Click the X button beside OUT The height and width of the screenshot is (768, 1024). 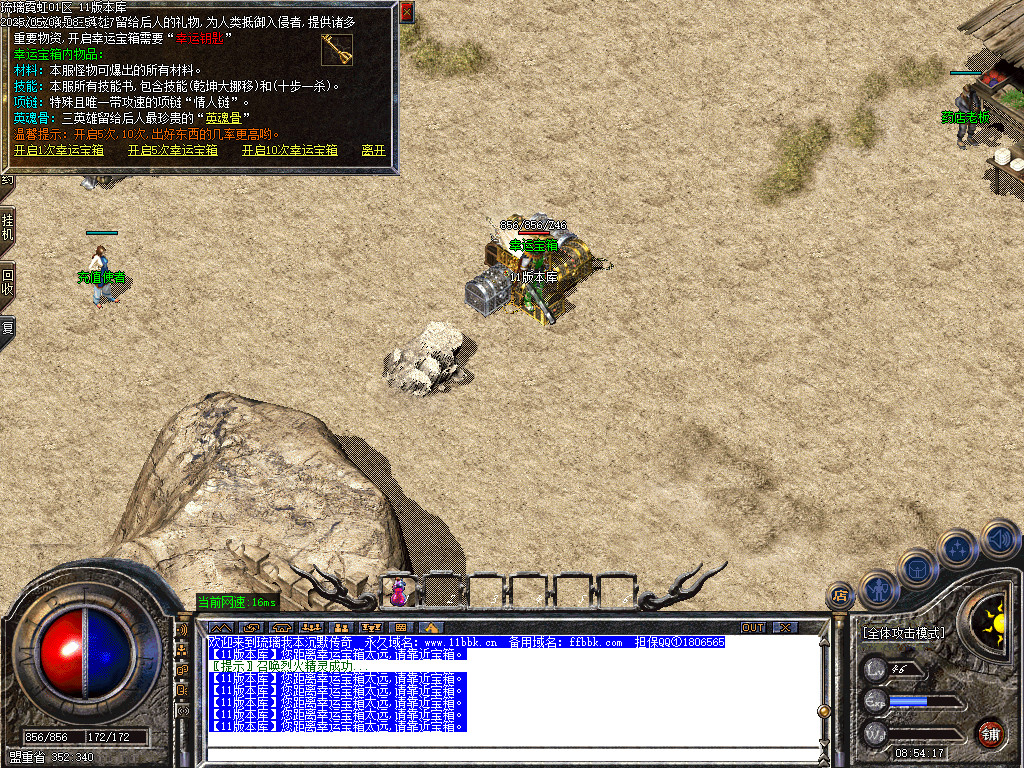tap(786, 627)
